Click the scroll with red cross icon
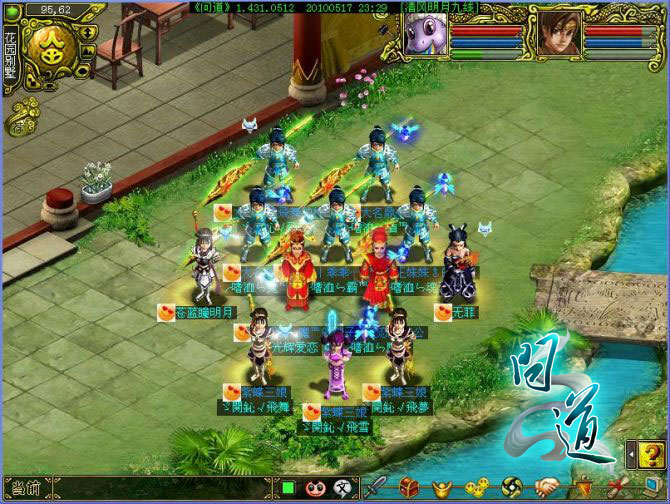 click(617, 487)
